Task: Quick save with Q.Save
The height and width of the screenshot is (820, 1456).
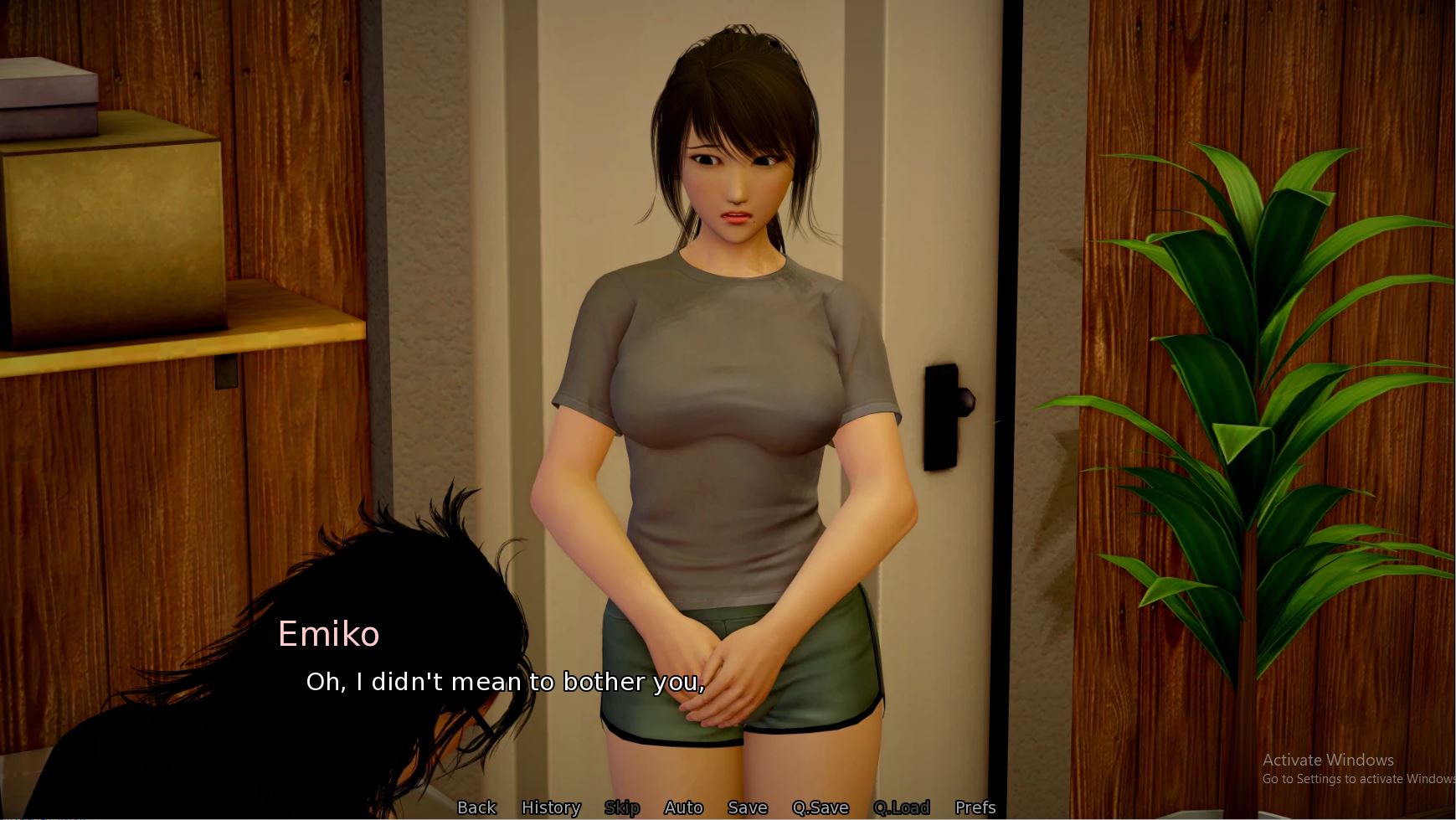Action: pyautogui.click(x=821, y=807)
